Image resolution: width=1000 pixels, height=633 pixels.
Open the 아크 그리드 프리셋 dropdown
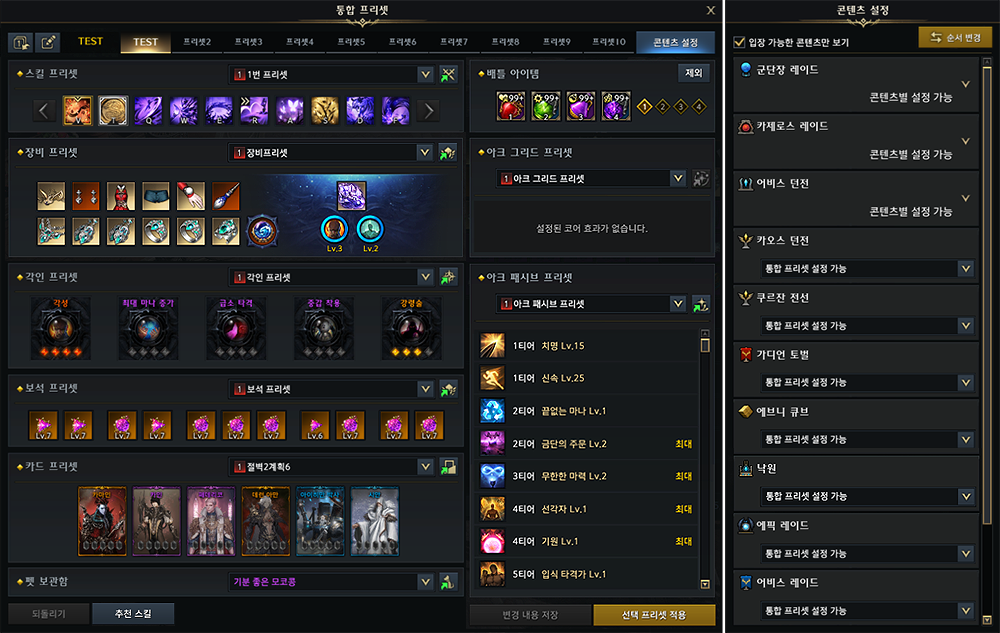coord(678,178)
